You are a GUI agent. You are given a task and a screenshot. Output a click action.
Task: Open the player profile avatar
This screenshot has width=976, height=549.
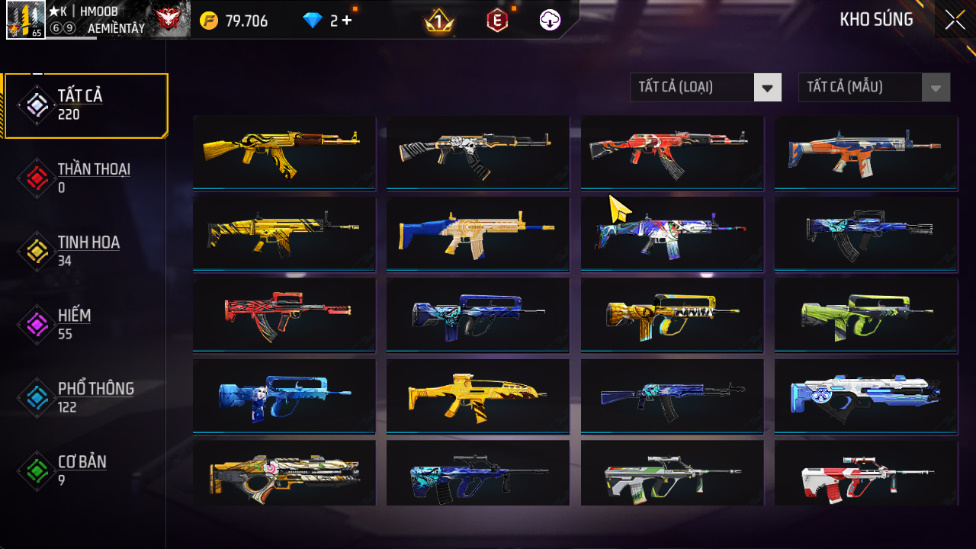point(25,20)
